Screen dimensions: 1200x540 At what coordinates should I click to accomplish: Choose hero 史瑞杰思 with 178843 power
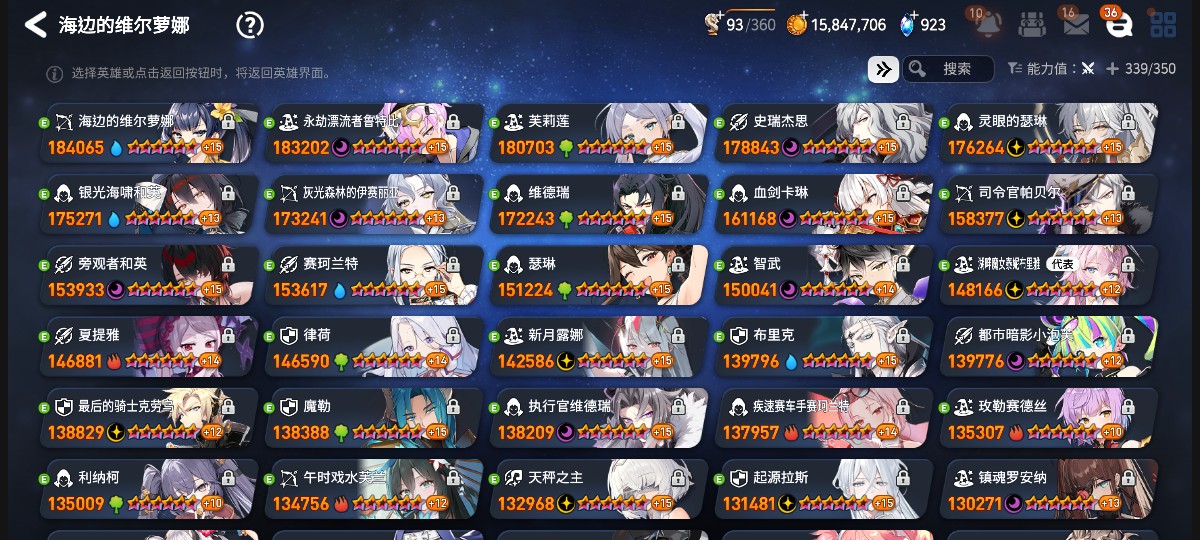click(823, 134)
